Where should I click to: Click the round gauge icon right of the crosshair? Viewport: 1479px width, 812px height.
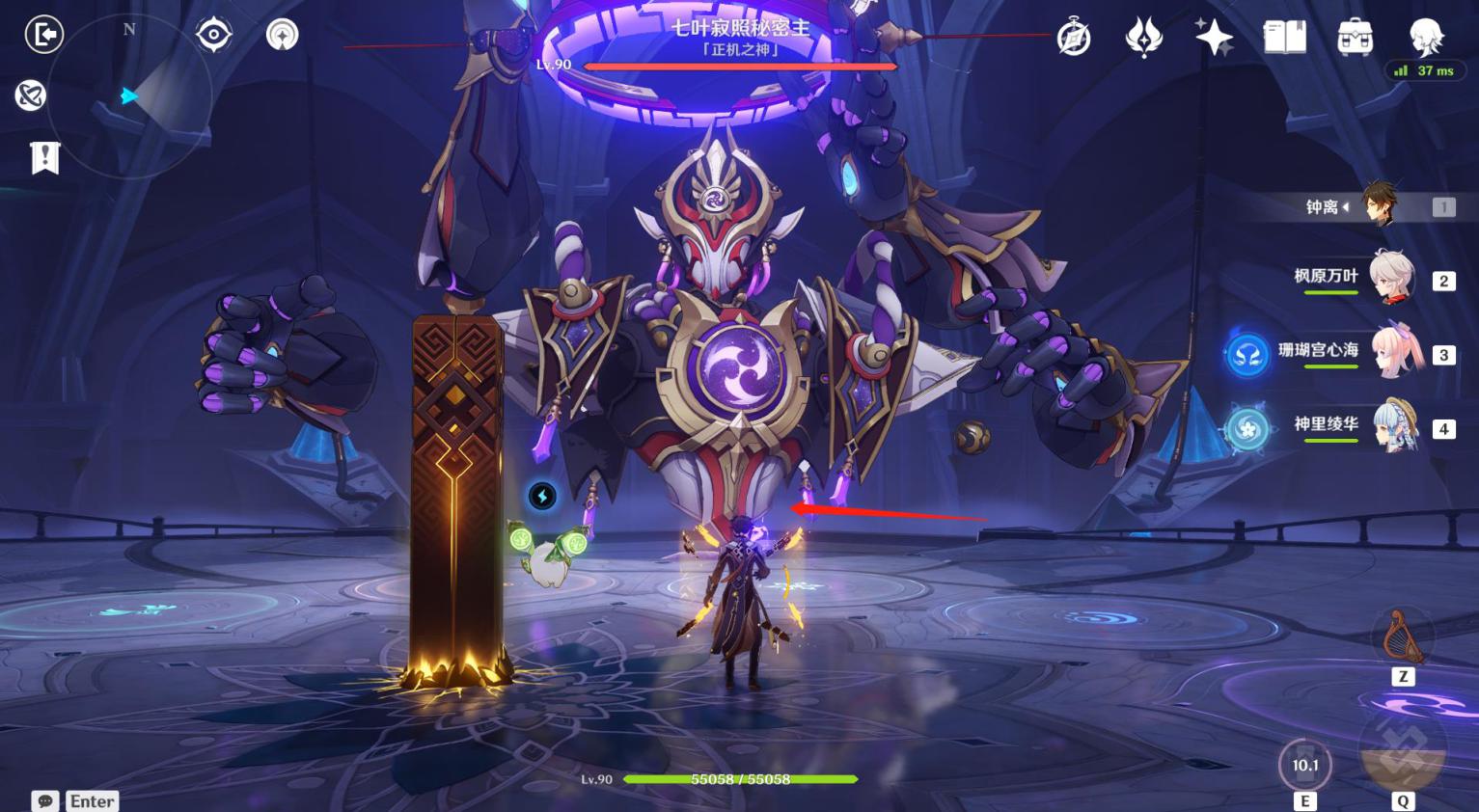click(x=282, y=36)
